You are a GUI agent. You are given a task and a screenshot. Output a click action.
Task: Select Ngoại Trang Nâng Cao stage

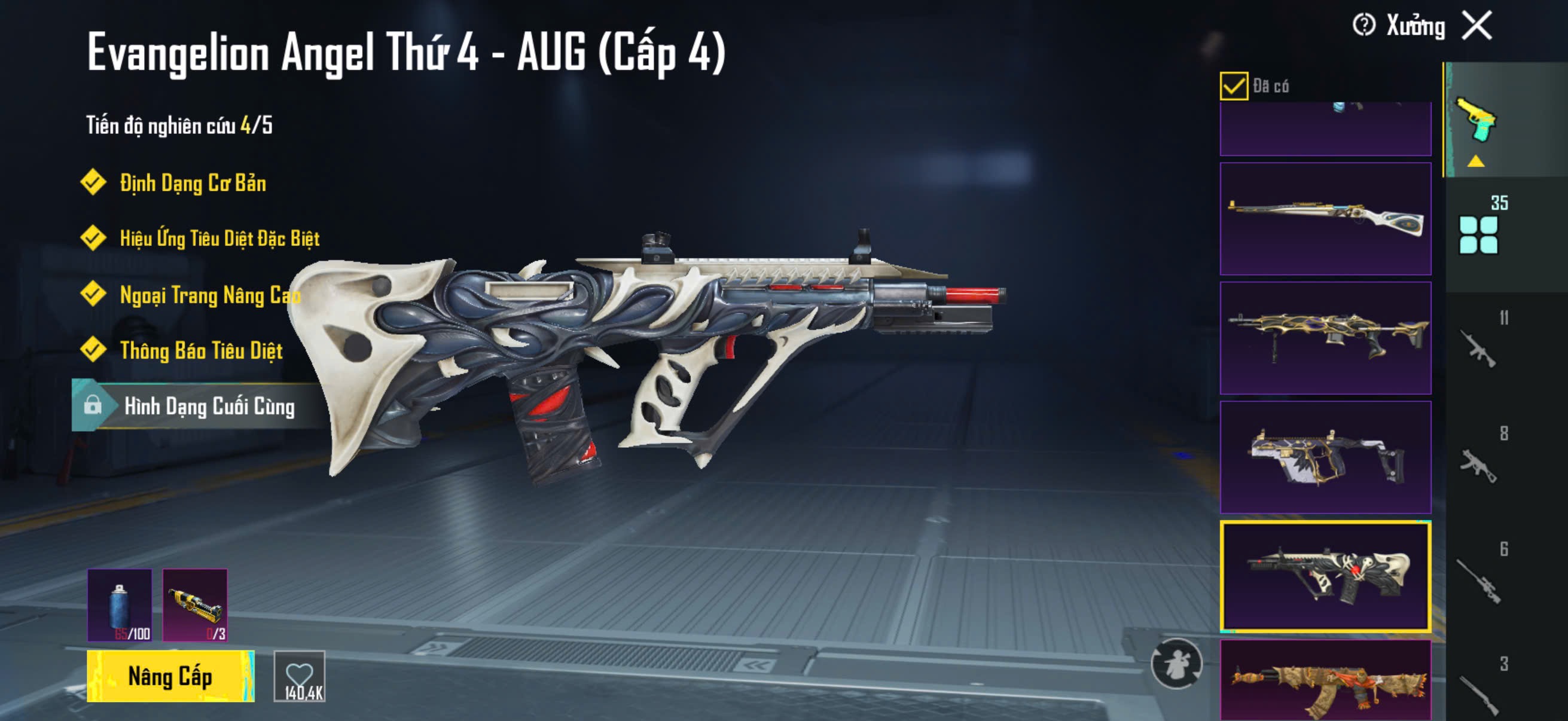[x=209, y=295]
